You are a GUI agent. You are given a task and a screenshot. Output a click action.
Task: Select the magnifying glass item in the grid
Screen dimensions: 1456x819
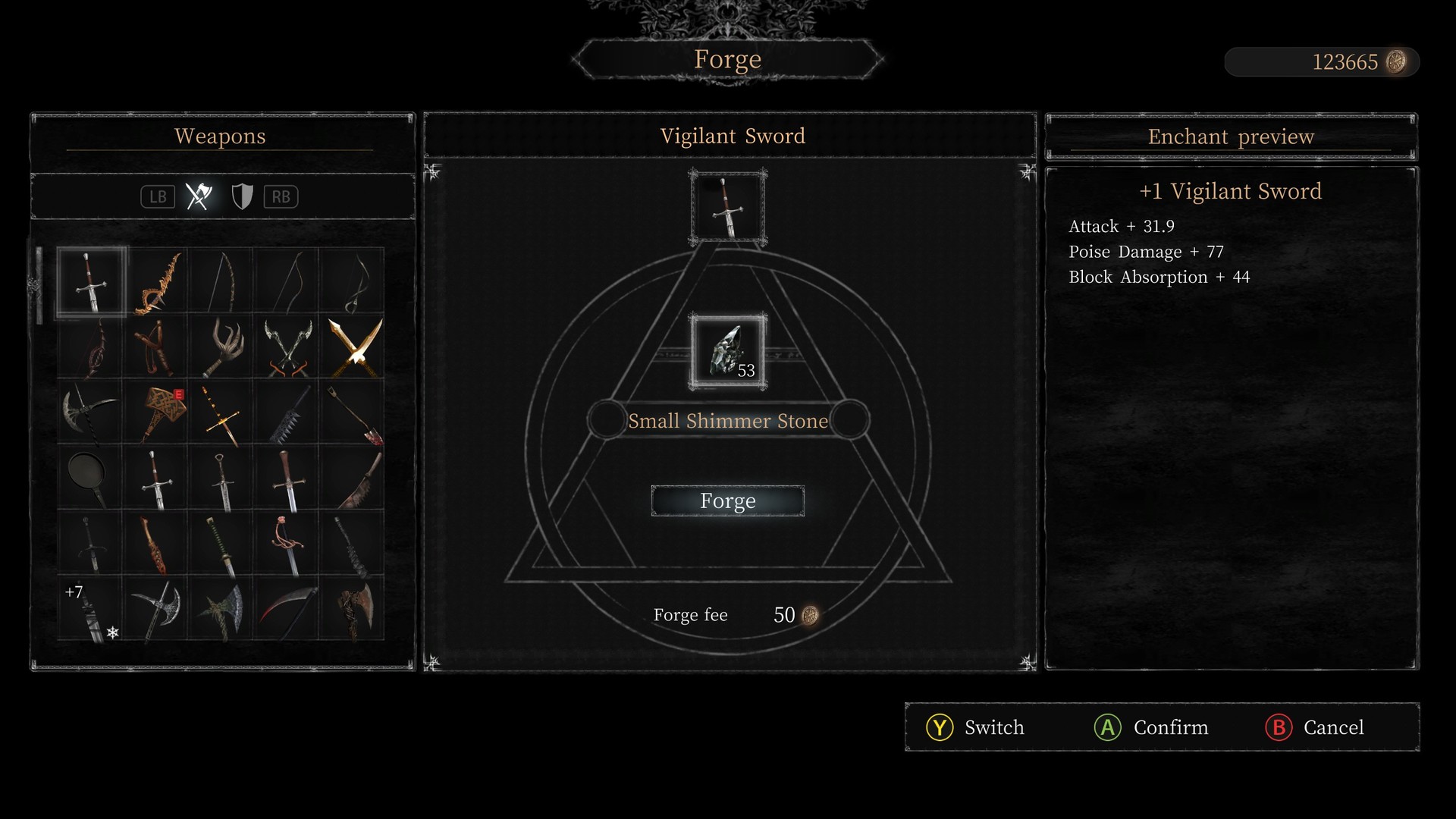tap(89, 475)
